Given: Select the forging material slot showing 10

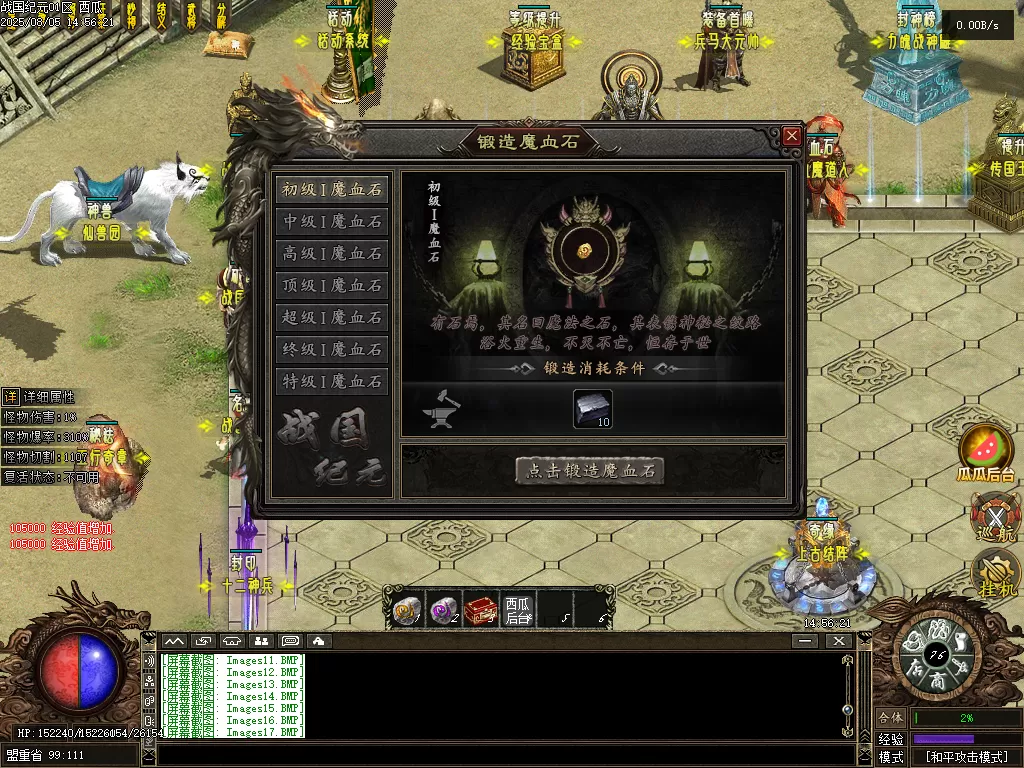Looking at the screenshot, I should [x=592, y=408].
